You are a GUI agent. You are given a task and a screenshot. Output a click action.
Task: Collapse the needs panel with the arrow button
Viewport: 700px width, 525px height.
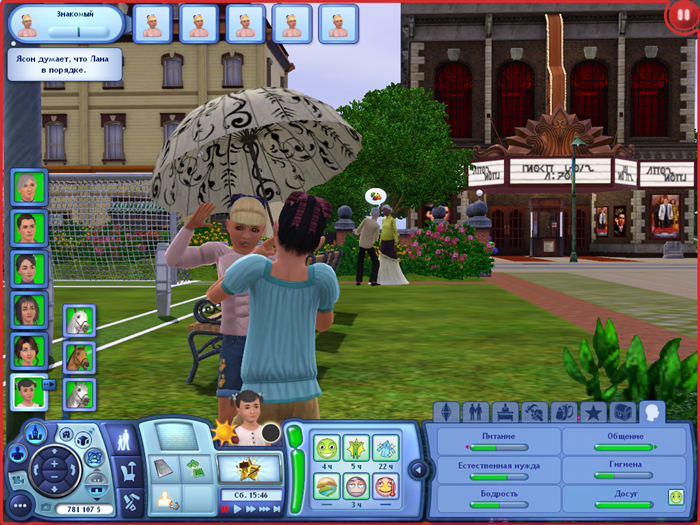(x=420, y=469)
